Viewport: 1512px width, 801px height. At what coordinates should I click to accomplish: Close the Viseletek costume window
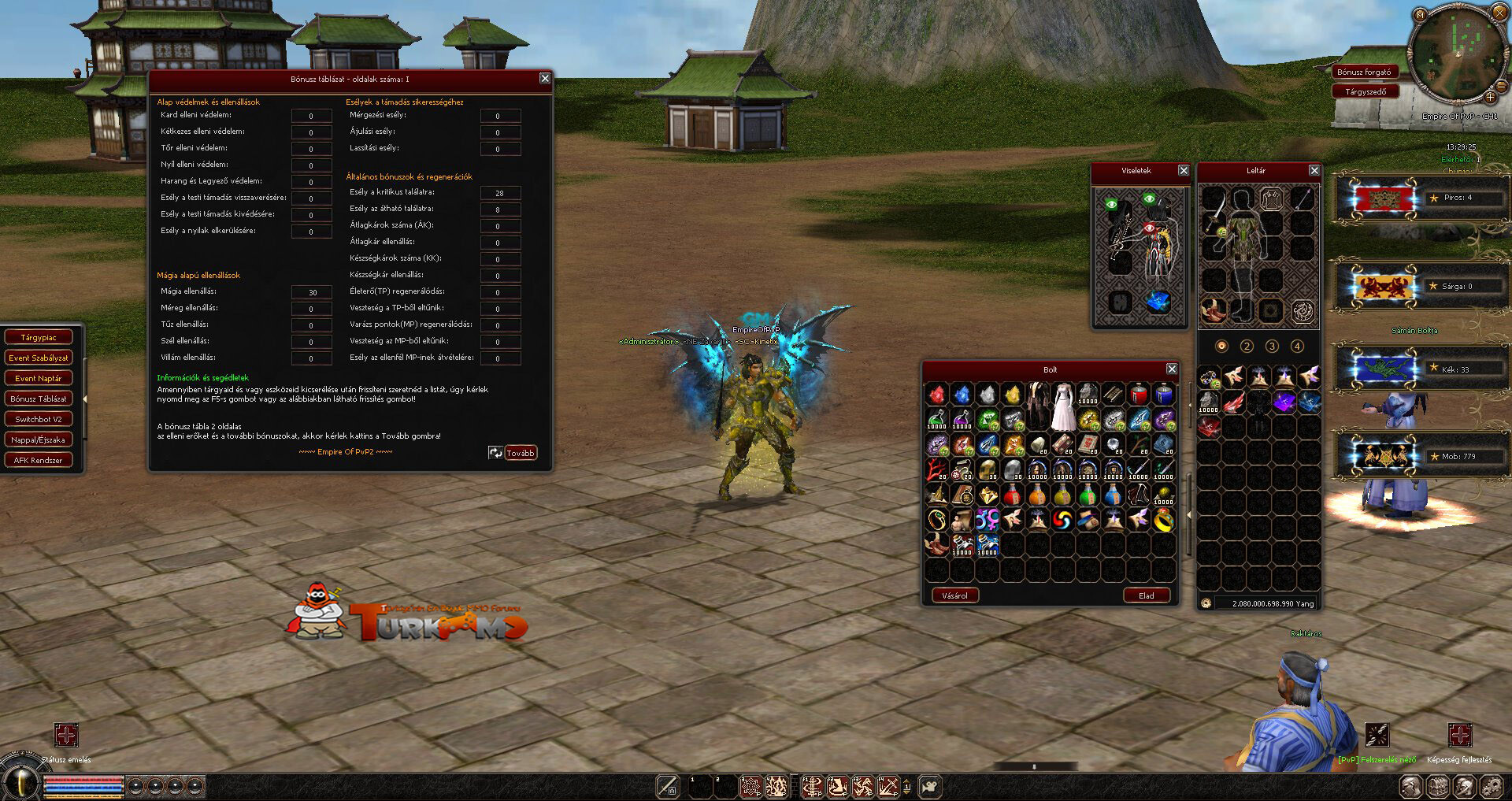click(1184, 170)
